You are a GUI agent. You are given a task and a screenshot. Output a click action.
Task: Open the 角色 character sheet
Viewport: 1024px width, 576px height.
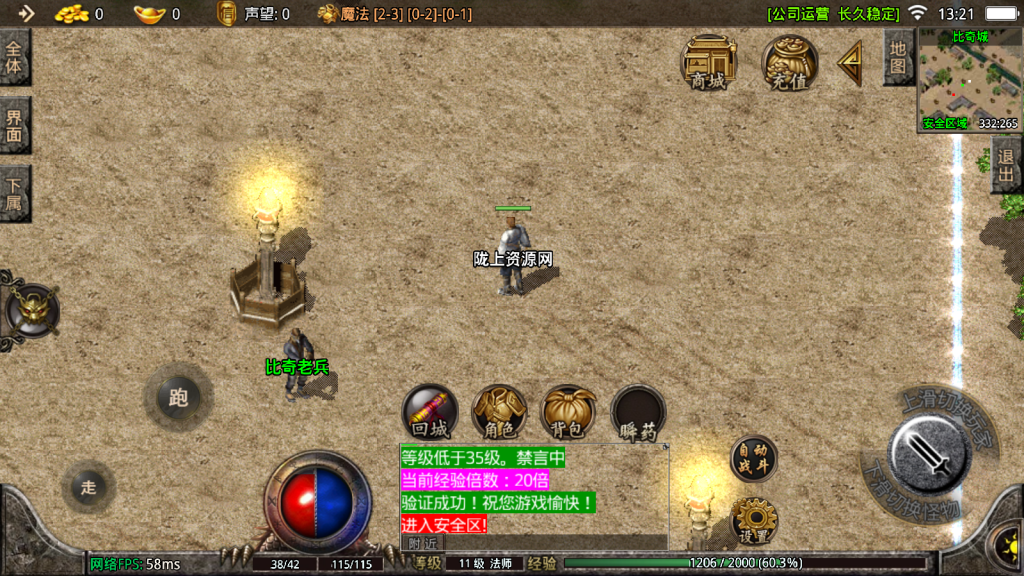click(x=499, y=412)
